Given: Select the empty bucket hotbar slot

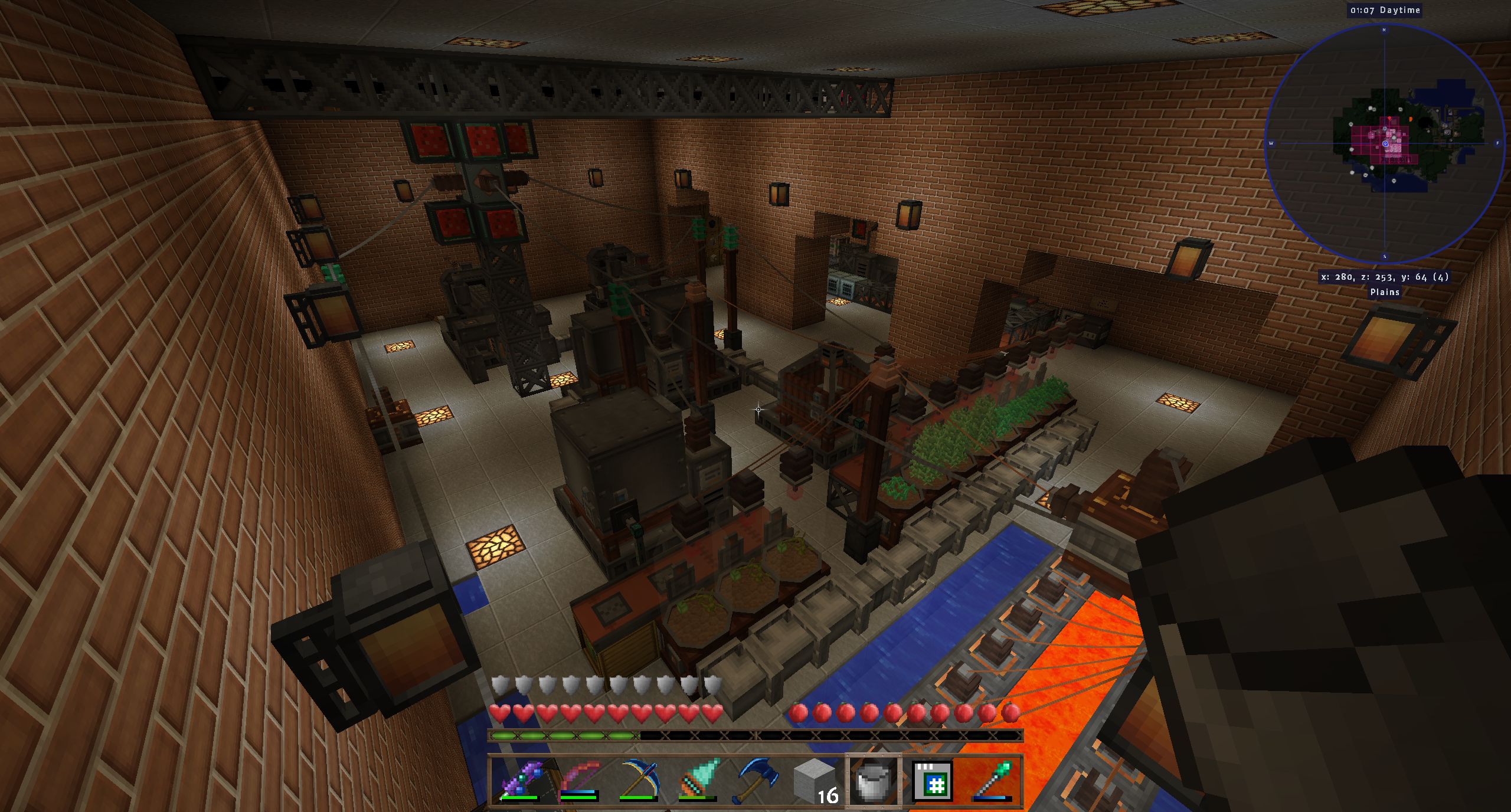Looking at the screenshot, I should point(873,780).
